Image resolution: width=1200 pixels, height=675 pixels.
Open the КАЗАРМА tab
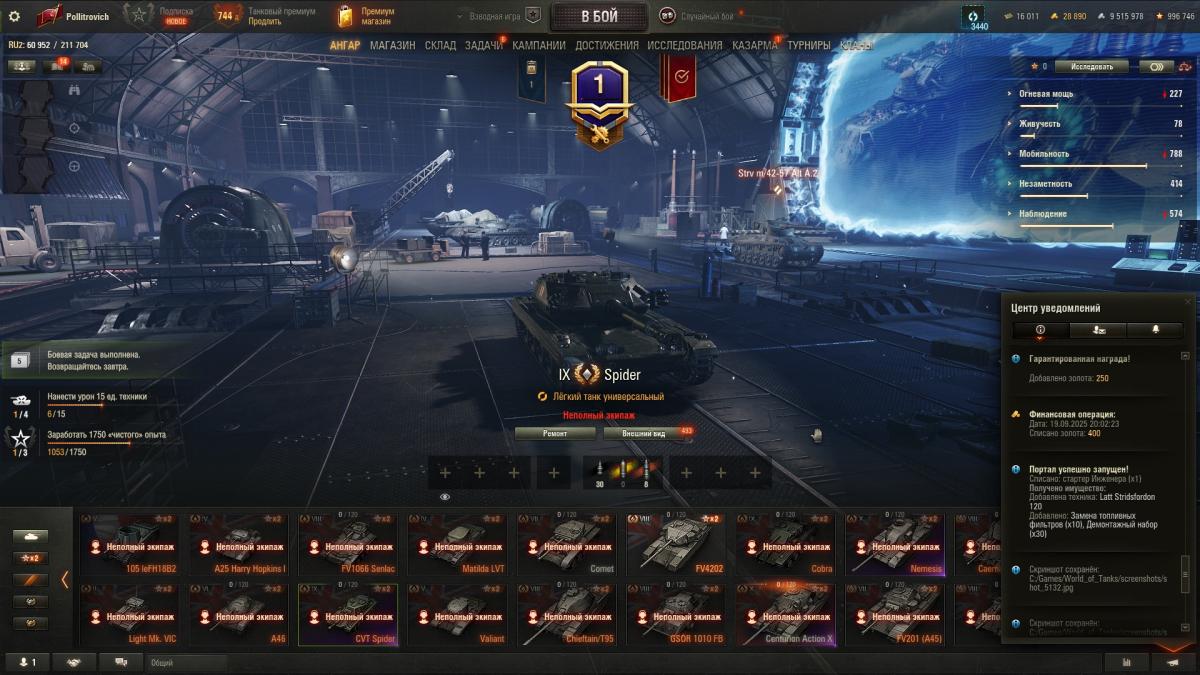pyautogui.click(x=754, y=45)
